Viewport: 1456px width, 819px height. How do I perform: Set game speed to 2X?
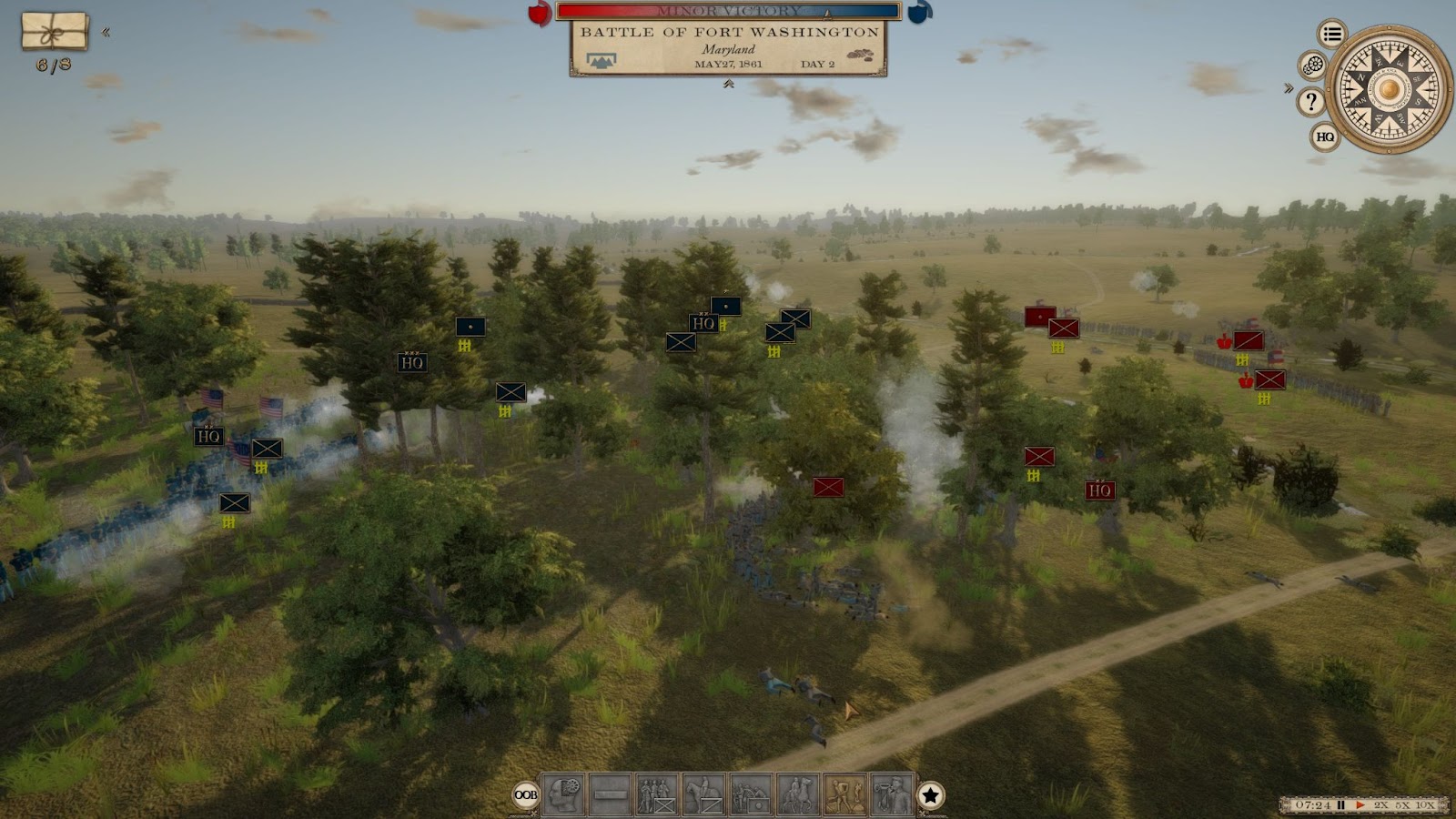[1381, 805]
